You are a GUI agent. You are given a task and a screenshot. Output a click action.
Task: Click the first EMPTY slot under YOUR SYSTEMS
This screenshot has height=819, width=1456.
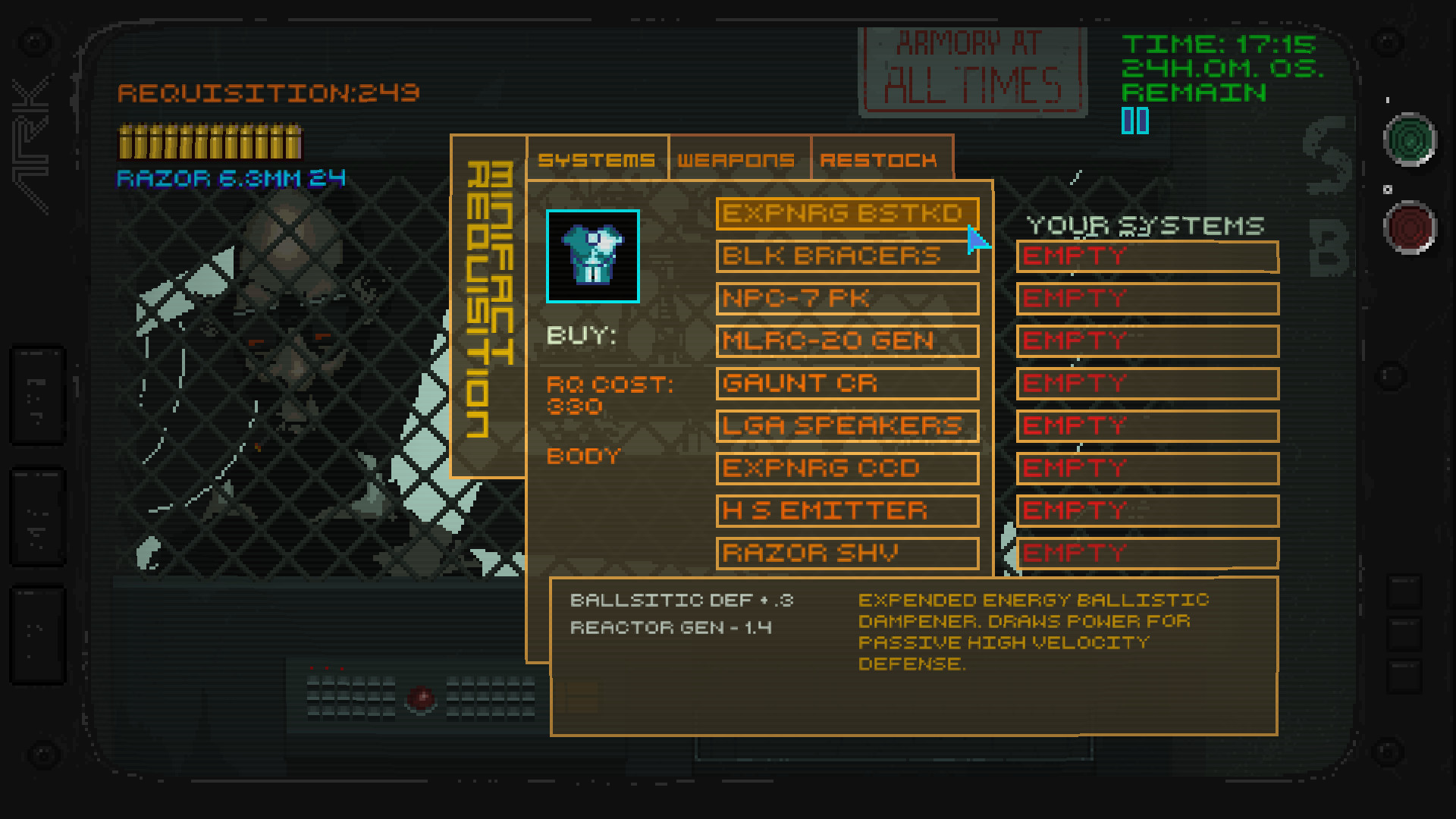(1147, 256)
